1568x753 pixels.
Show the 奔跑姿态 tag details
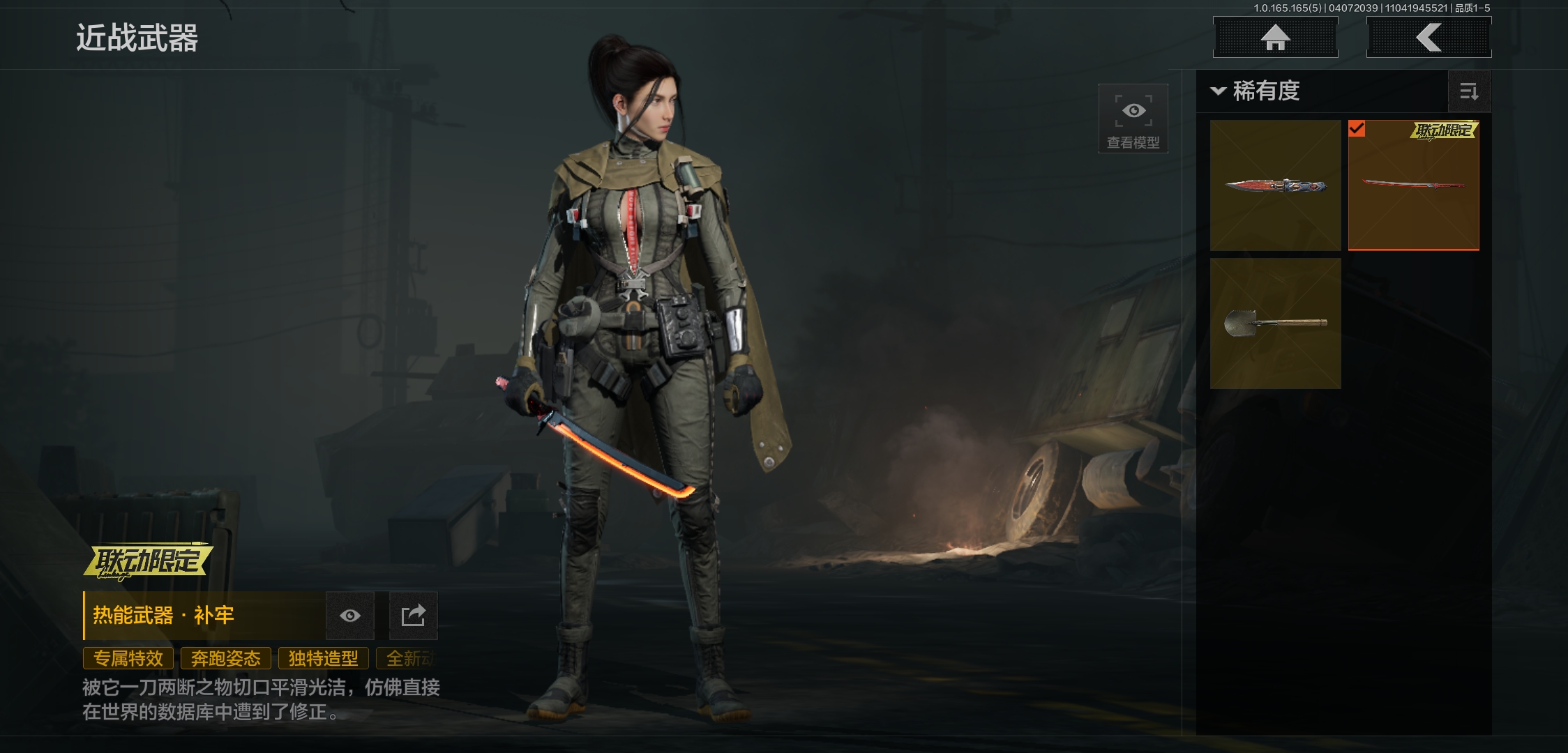click(x=226, y=658)
